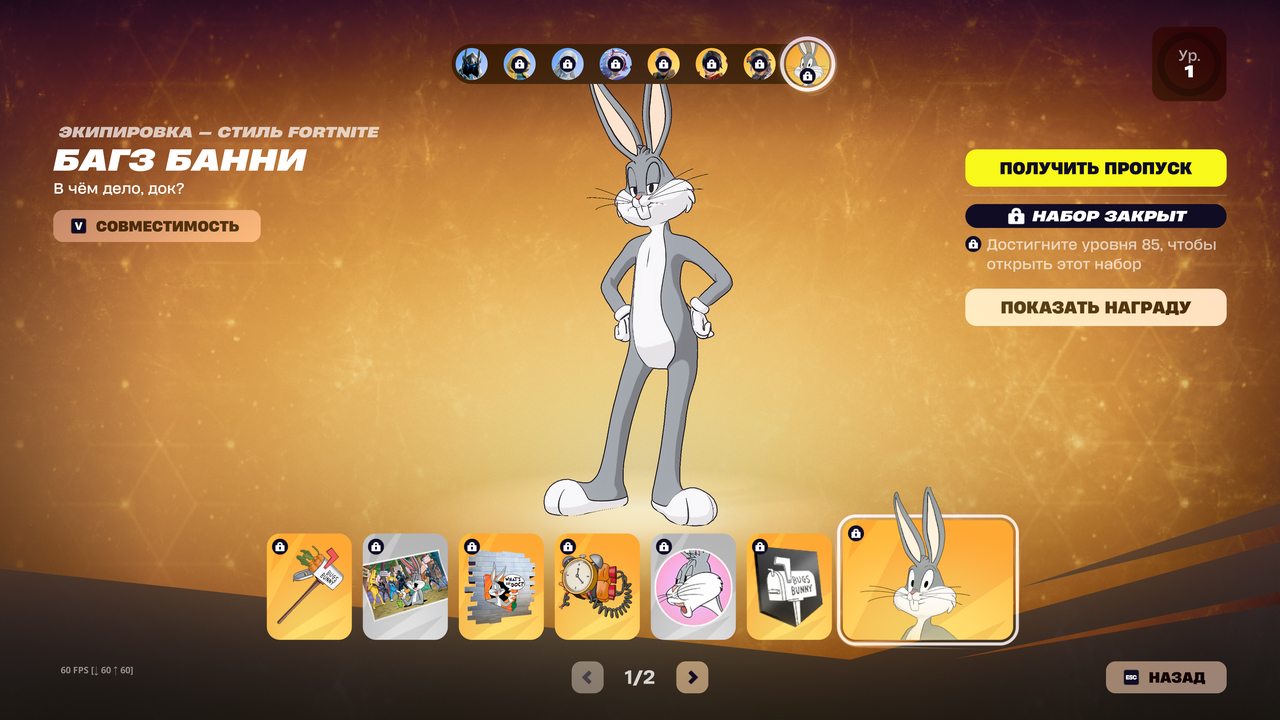Pick the pink circle Bugs emoticon reward
The width and height of the screenshot is (1280, 720).
693,587
